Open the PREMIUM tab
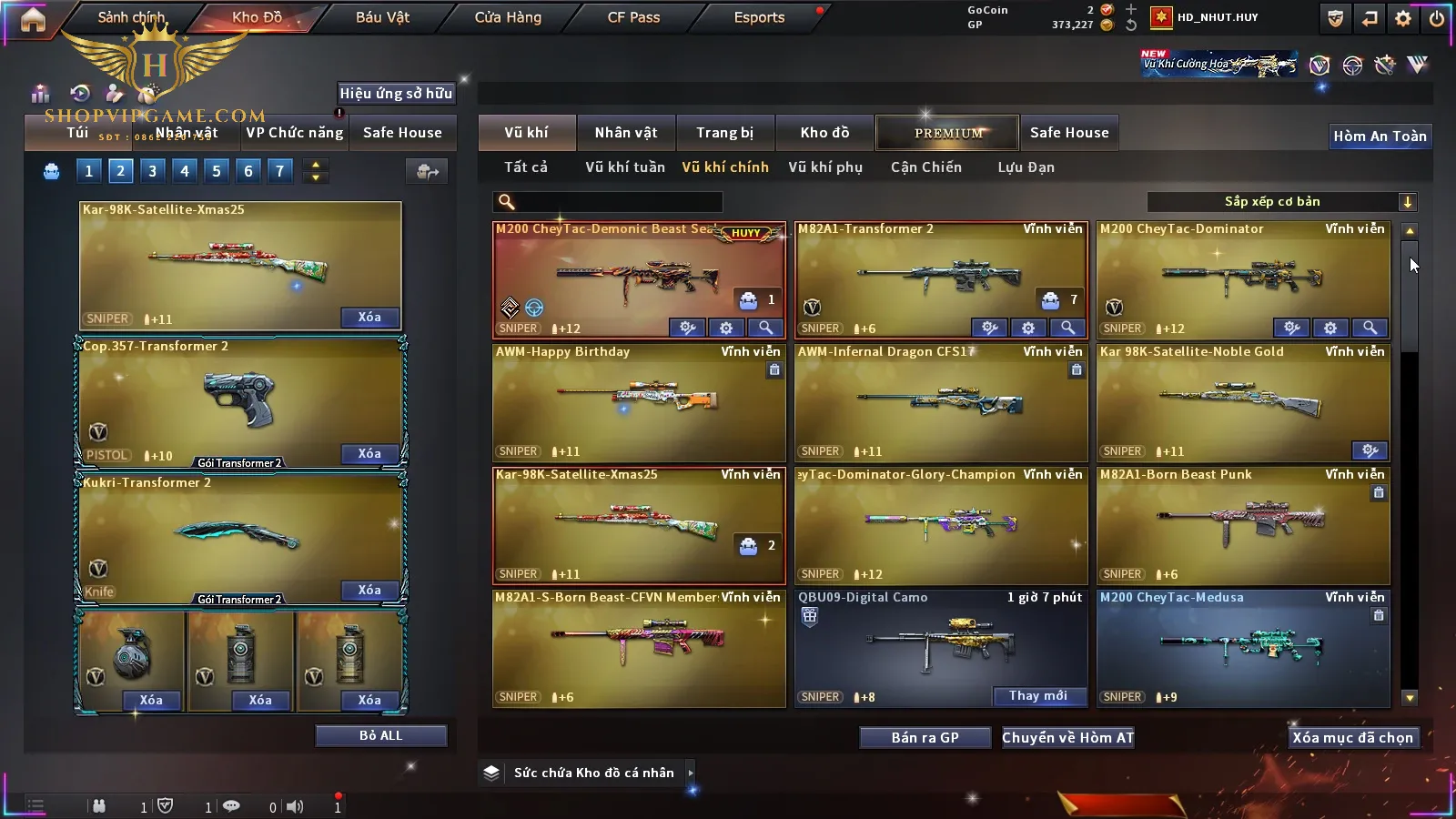1456x819 pixels. 948,133
